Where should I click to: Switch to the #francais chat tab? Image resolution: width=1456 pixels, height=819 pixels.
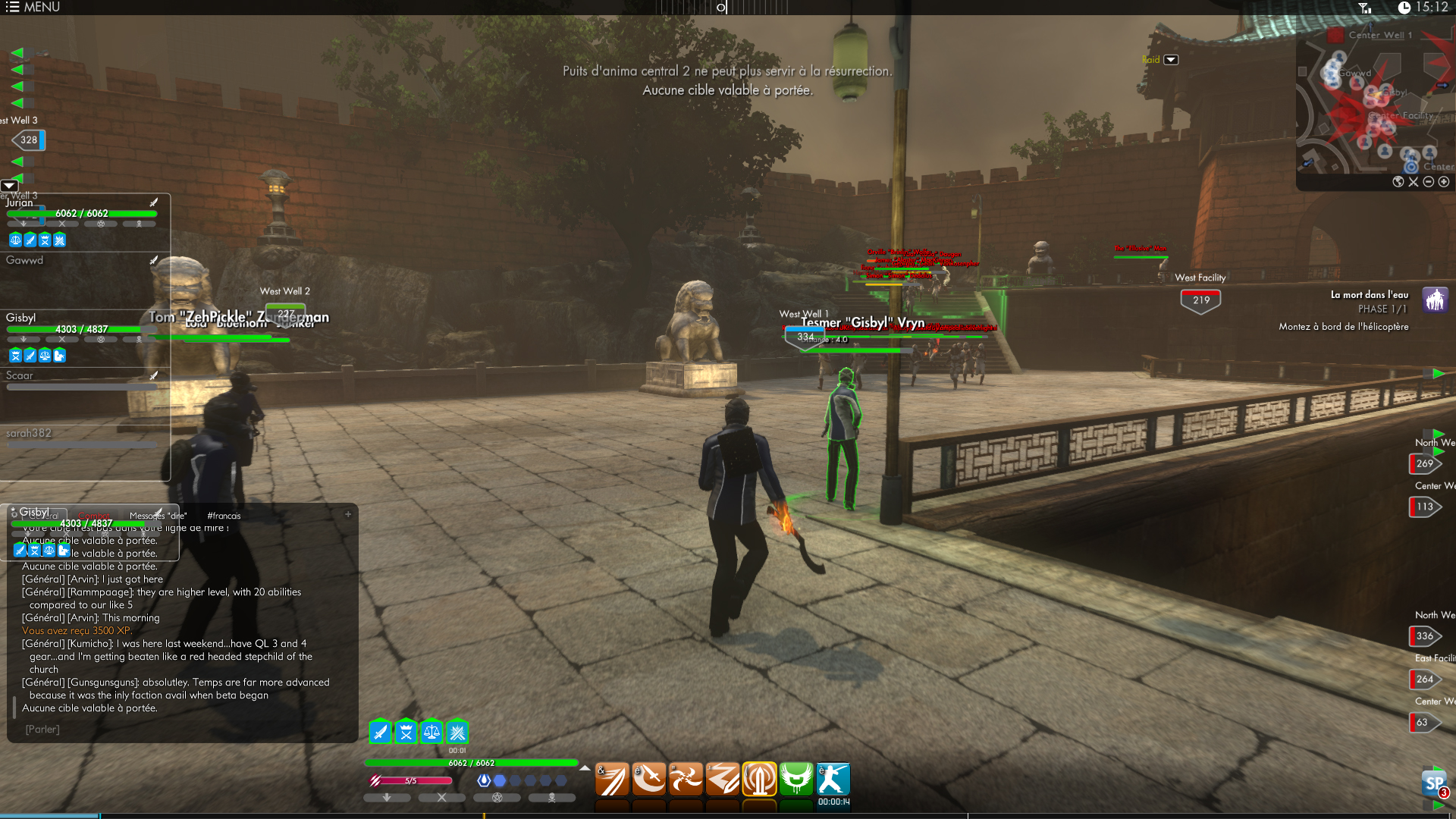pos(224,516)
